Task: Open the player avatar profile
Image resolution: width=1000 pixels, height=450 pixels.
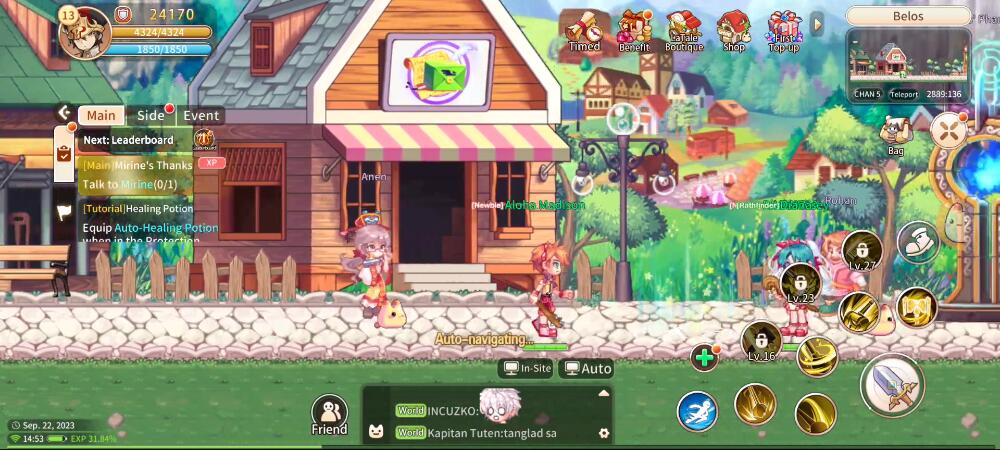Action: [84, 31]
